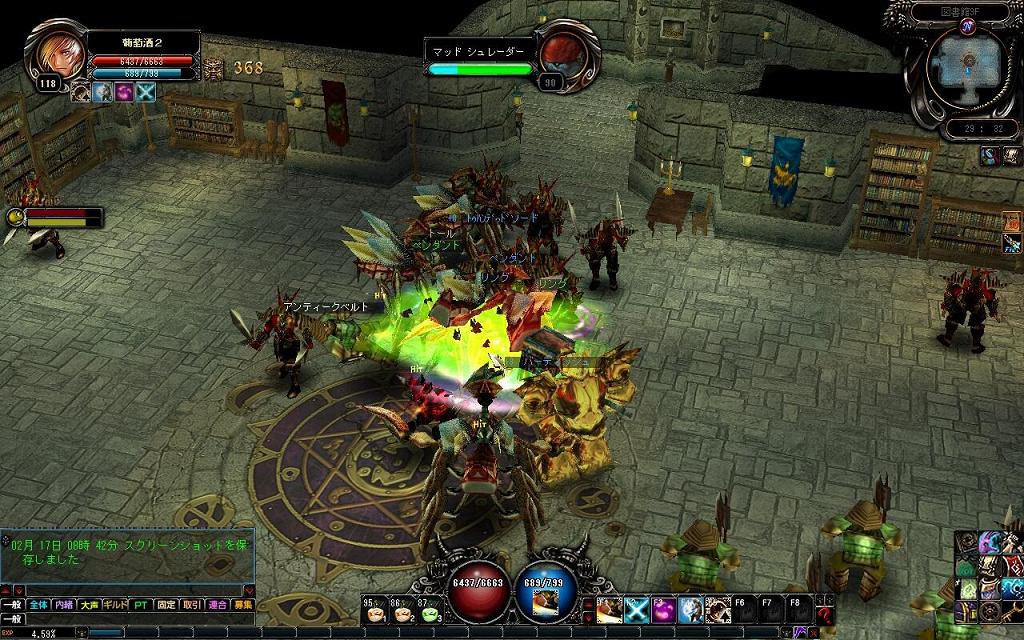The height and width of the screenshot is (640, 1024).
Task: Open the ギルド guild chat tab
Action: [116, 605]
